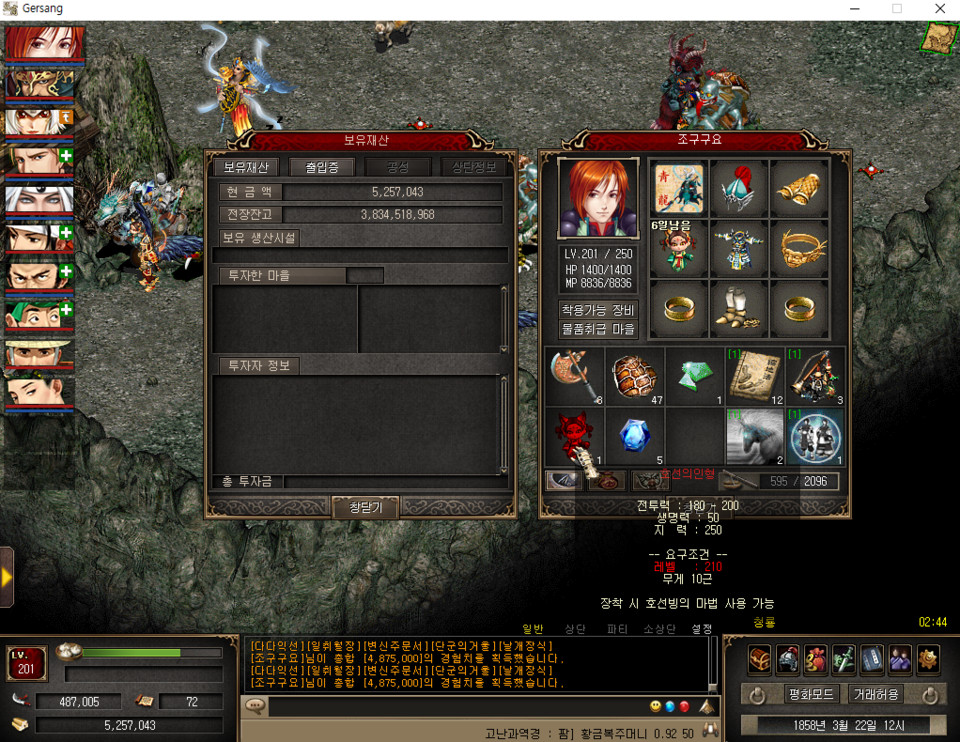
Task: Open the gear settings icon
Action: coord(928,658)
